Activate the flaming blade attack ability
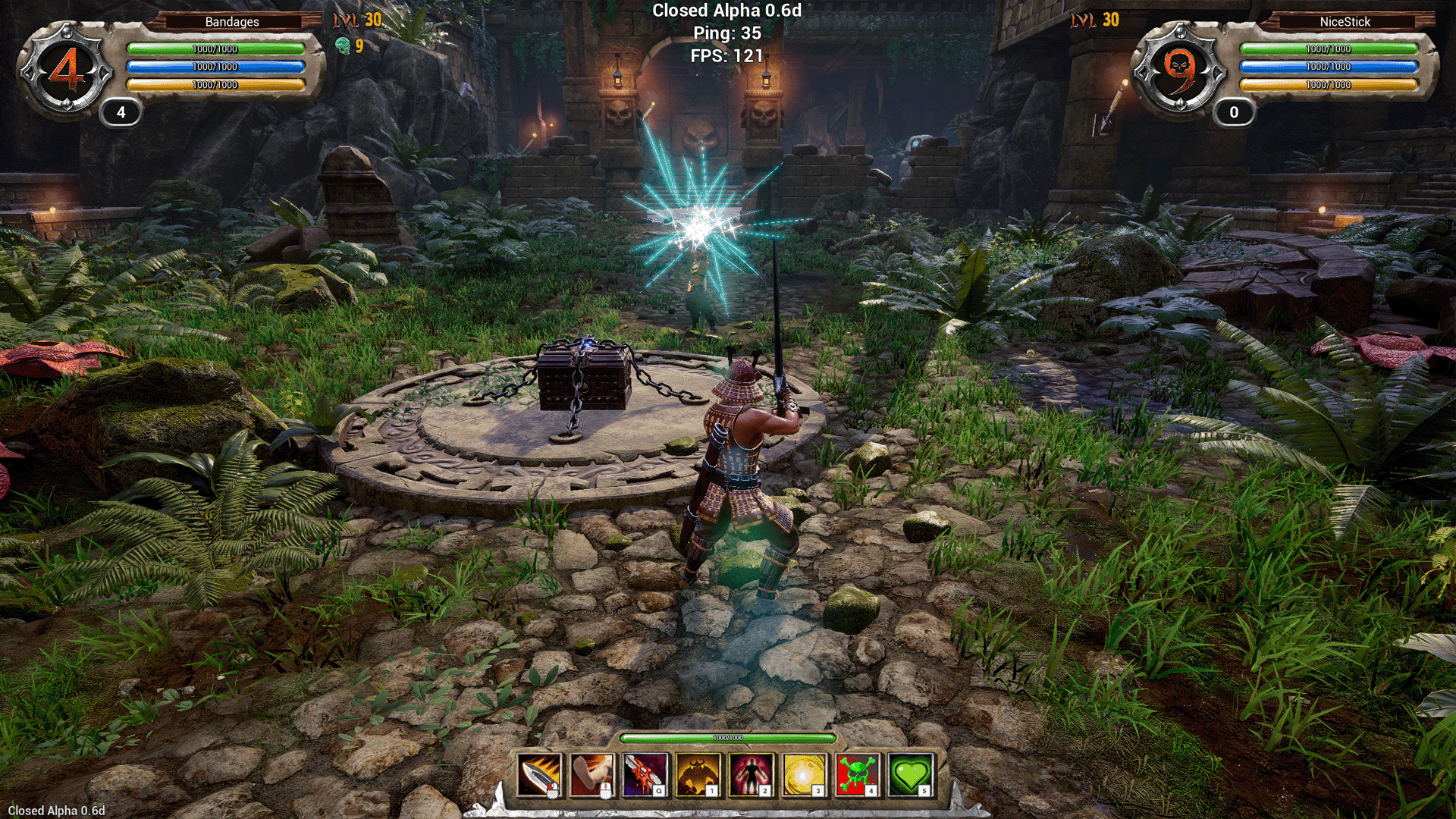This screenshot has width=1456, height=819. tap(538, 775)
